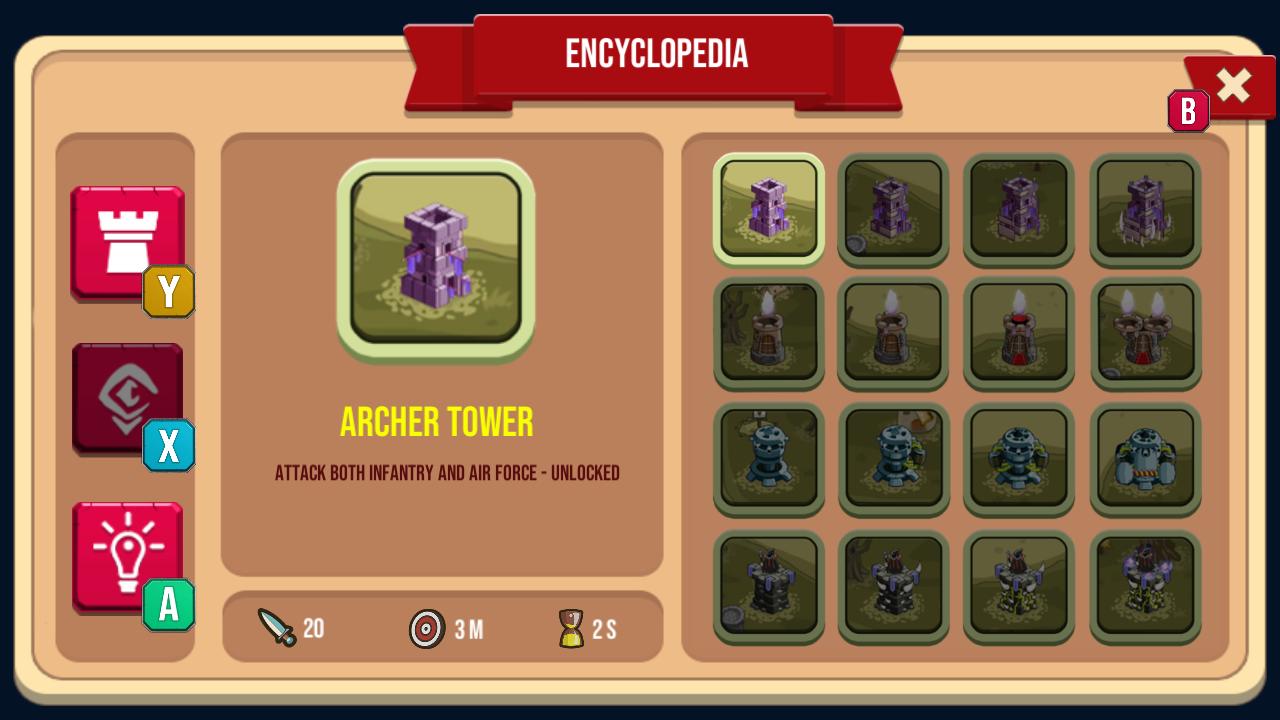This screenshot has height=720, width=1280.
Task: Select the third machine gun tower variant
Action: (1019, 460)
